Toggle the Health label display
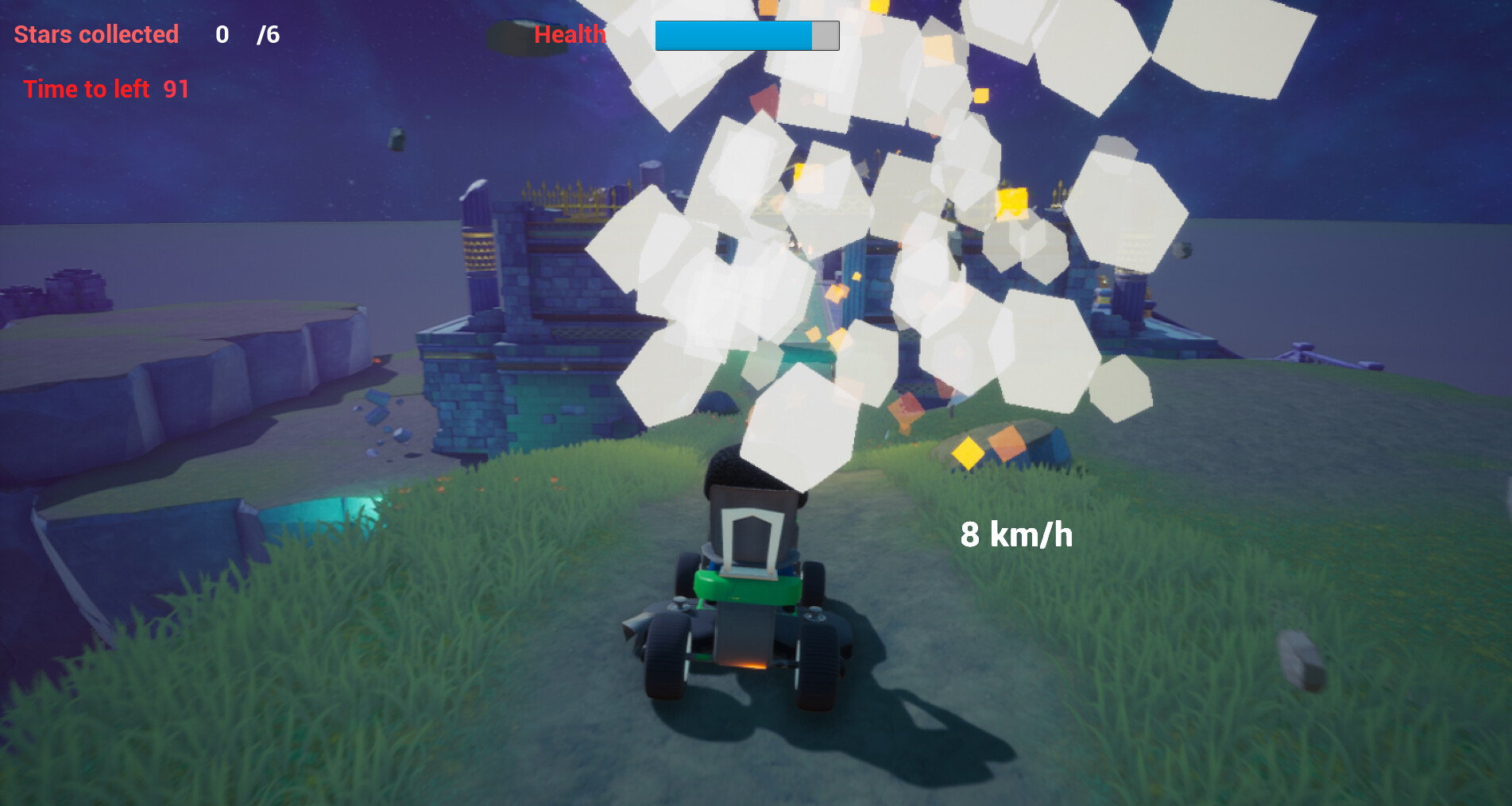1512x806 pixels. pos(570,35)
